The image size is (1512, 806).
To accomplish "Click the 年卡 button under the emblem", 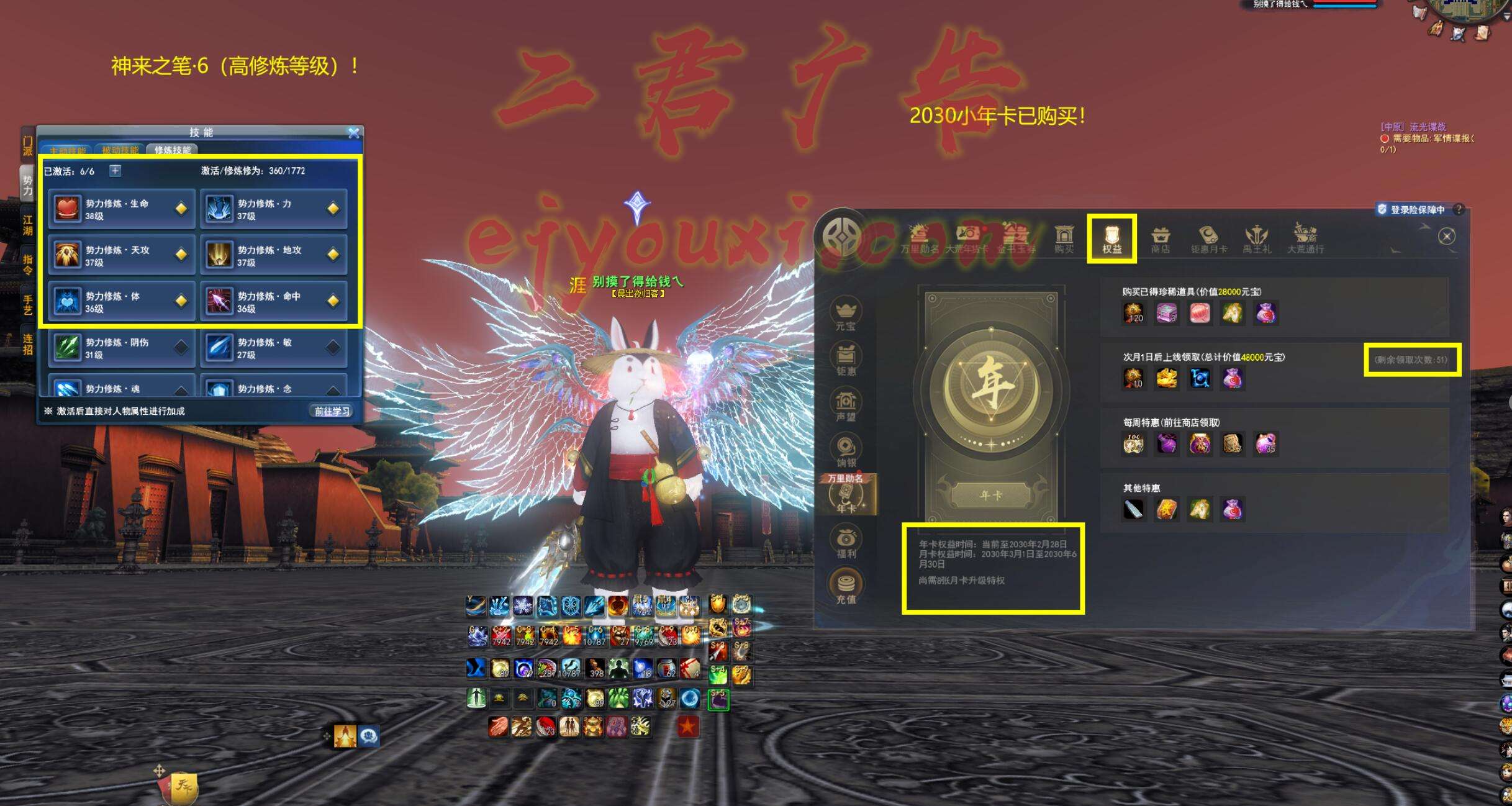I will pos(990,496).
